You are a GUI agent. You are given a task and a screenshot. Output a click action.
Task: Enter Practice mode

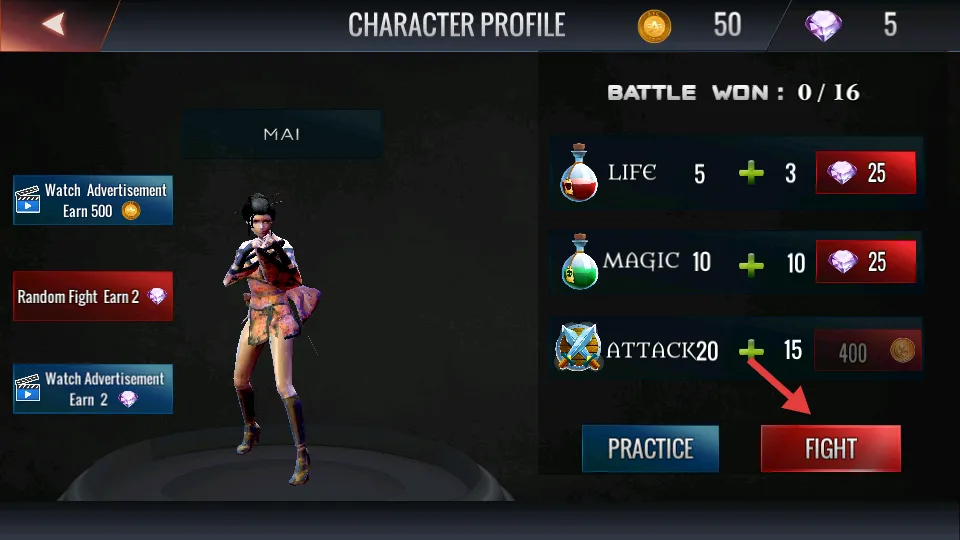(x=650, y=448)
